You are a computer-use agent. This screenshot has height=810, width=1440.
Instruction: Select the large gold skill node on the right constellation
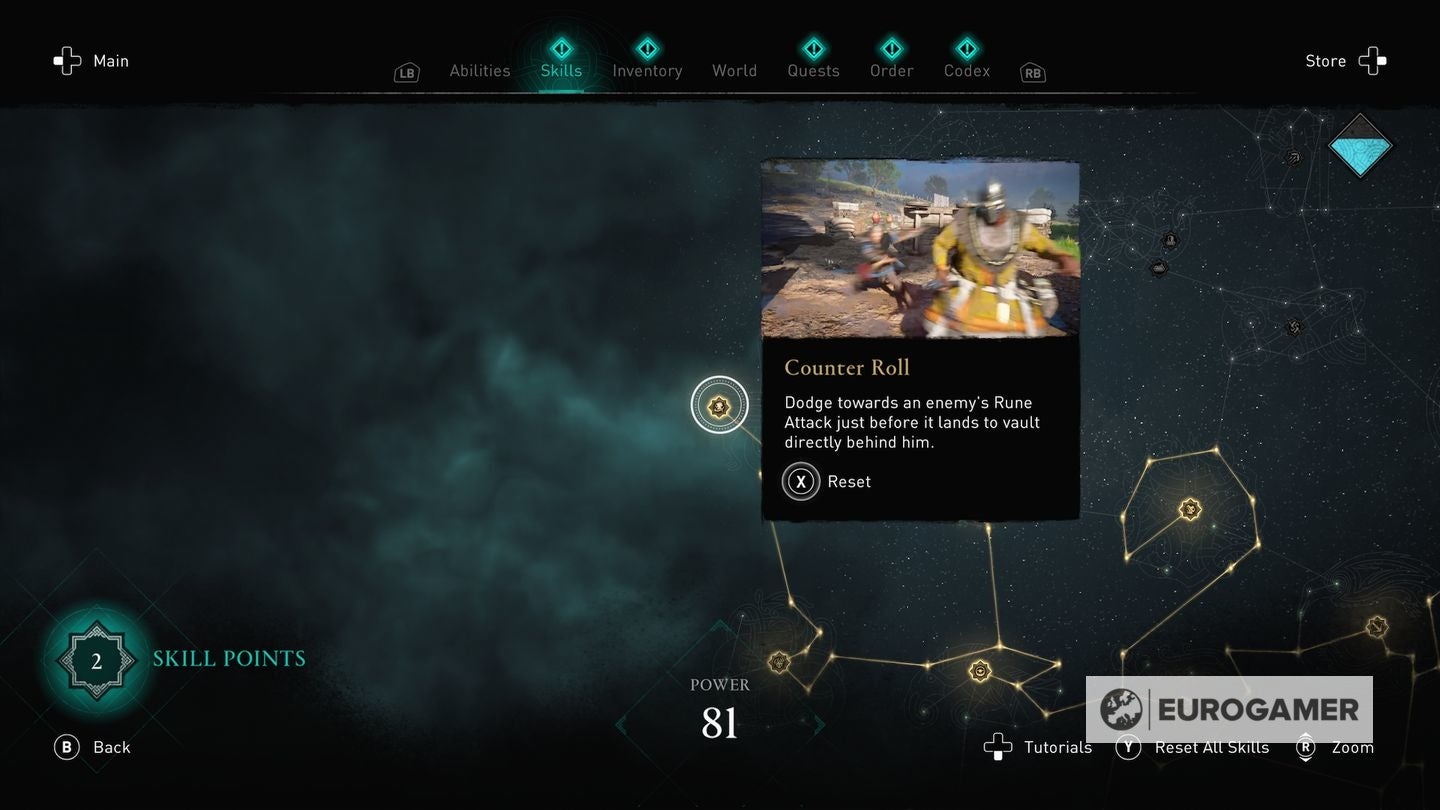(1189, 509)
